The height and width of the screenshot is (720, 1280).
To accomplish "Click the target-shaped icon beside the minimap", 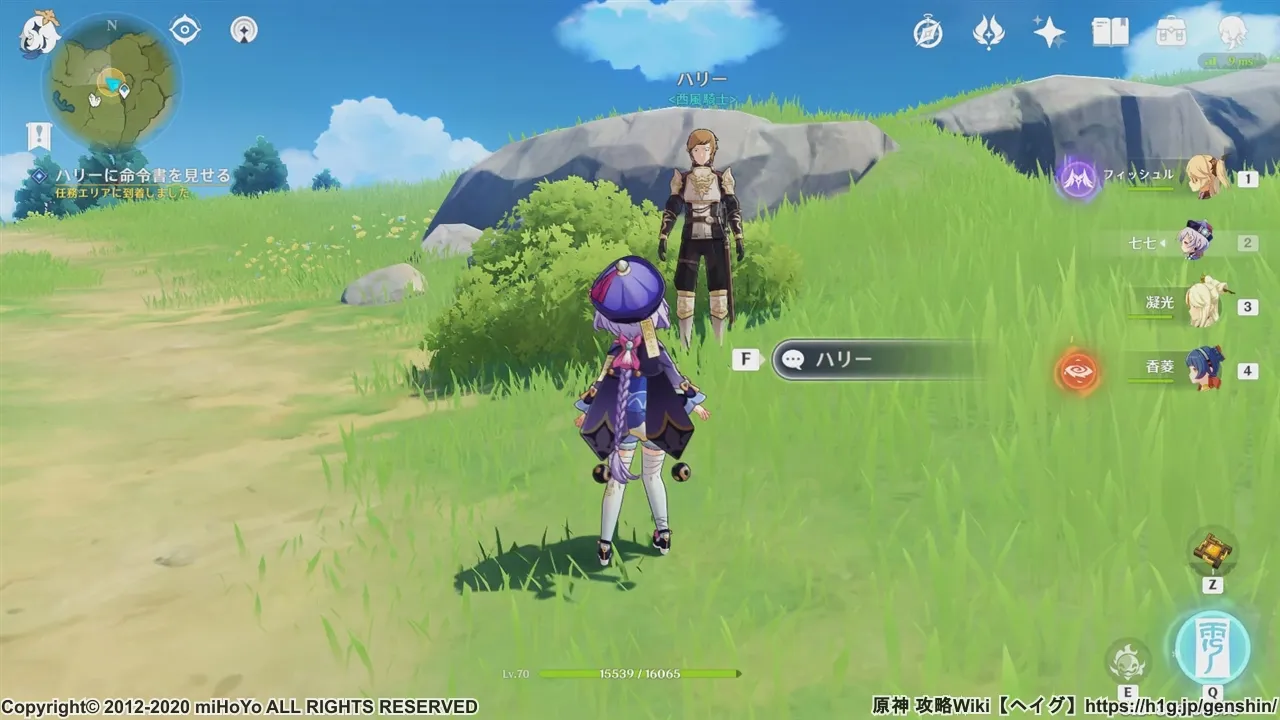I will click(x=185, y=30).
